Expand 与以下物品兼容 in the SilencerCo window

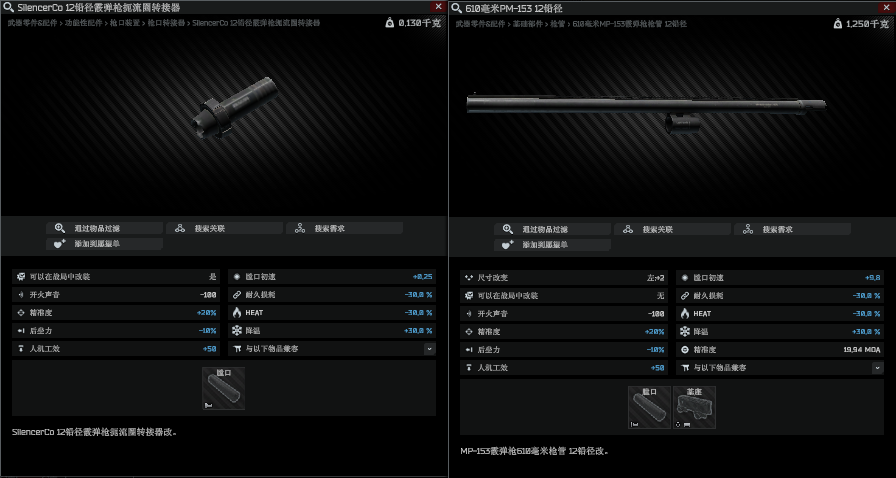pyautogui.click(x=429, y=349)
